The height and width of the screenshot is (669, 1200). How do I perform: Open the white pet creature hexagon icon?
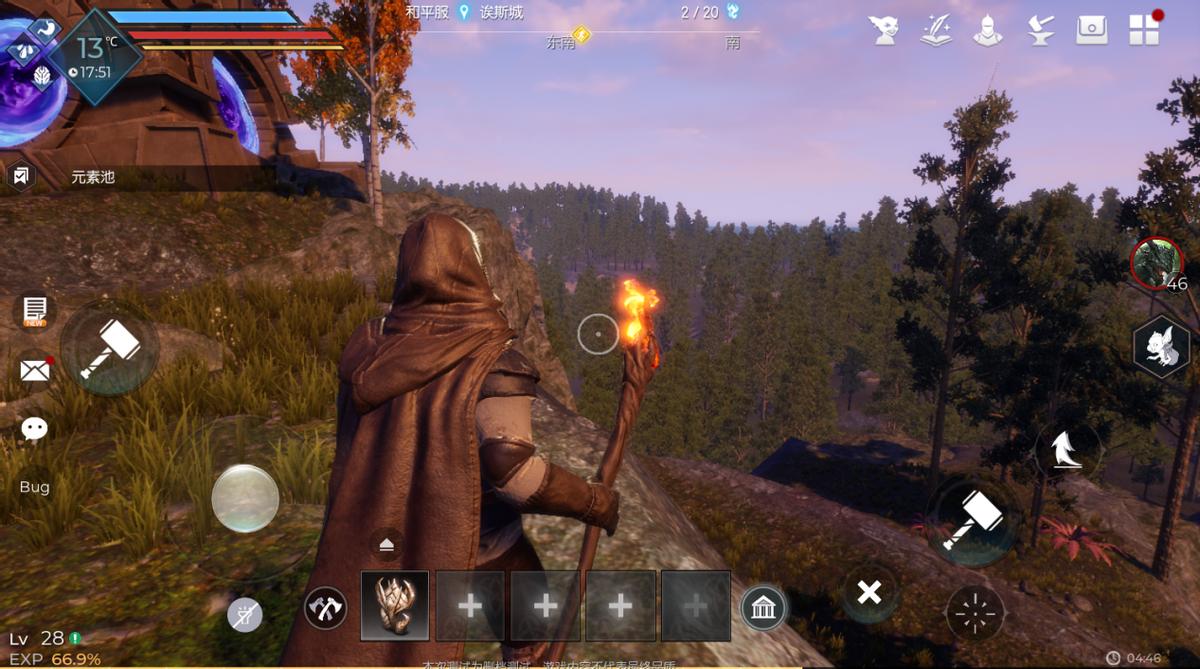point(1161,349)
